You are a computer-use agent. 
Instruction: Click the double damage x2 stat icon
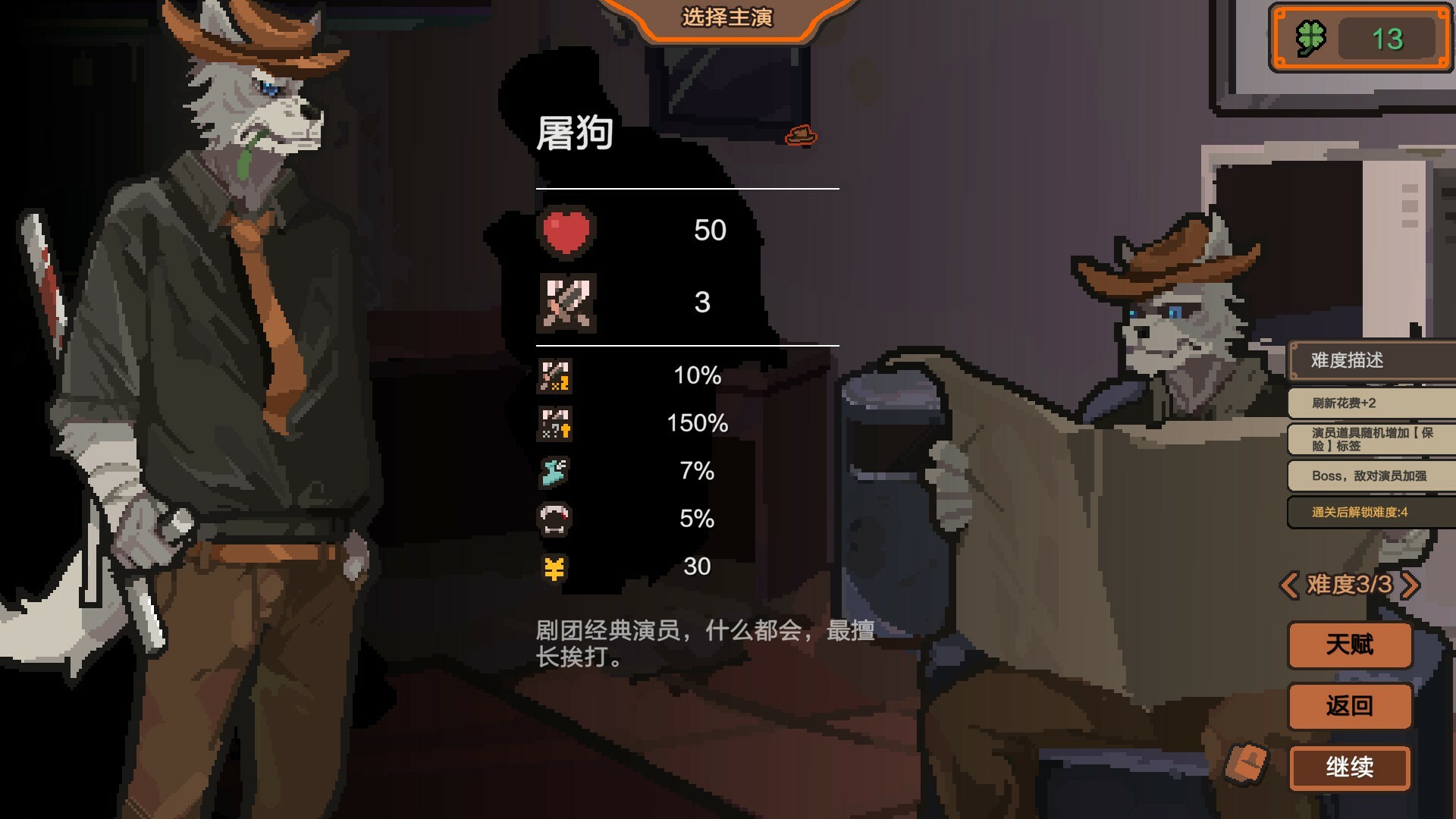coord(554,375)
